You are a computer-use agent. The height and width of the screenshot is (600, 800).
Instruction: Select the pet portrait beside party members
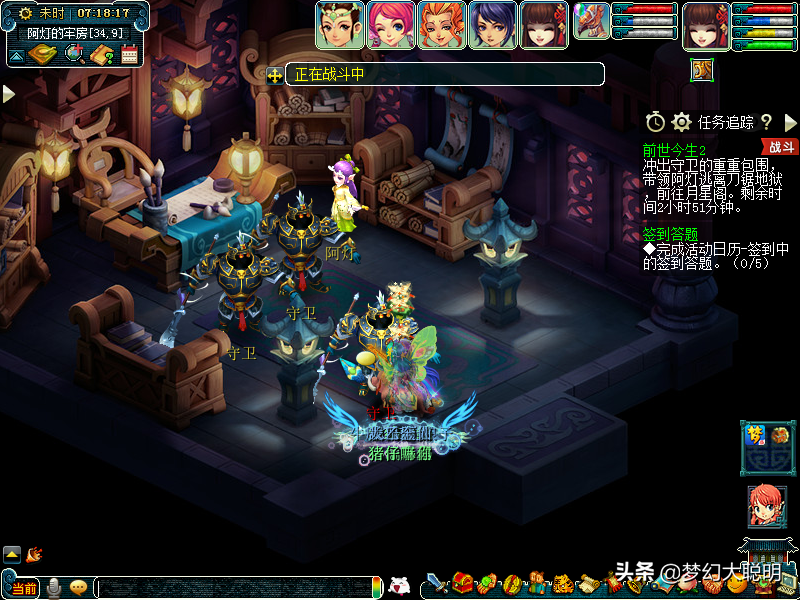pos(591,21)
